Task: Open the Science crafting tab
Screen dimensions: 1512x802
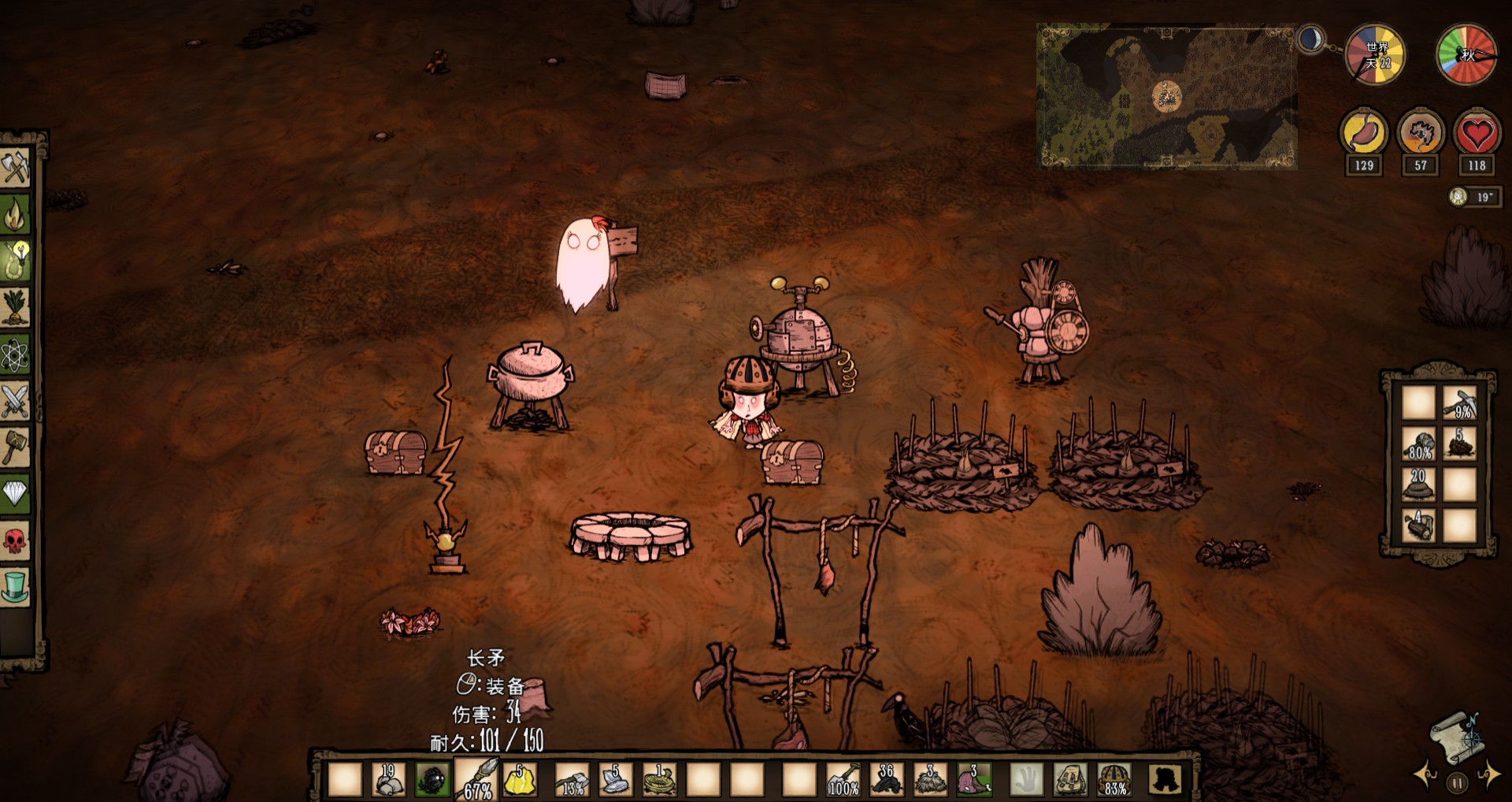Action: click(x=15, y=355)
